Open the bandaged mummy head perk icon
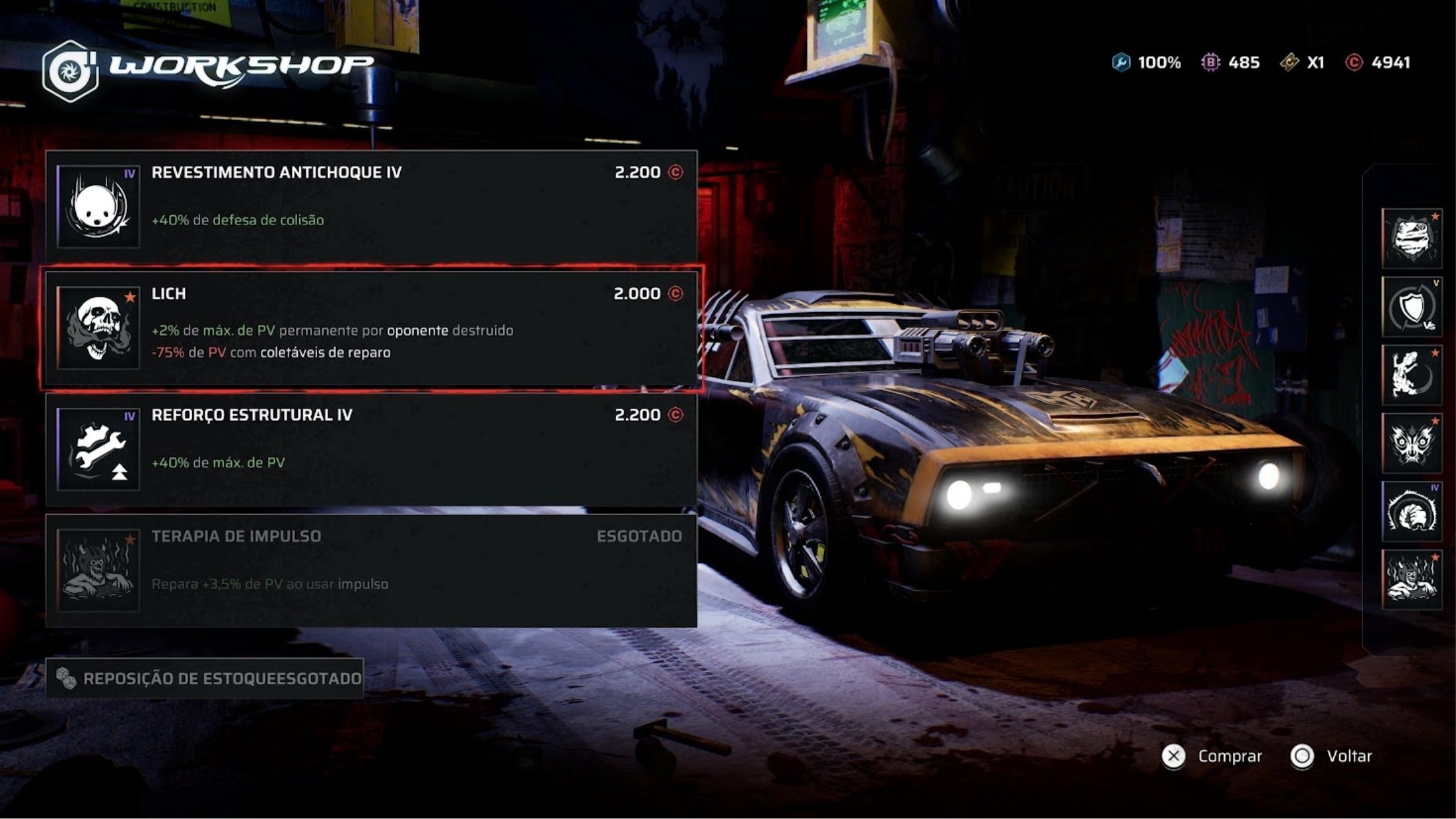 click(x=1412, y=238)
